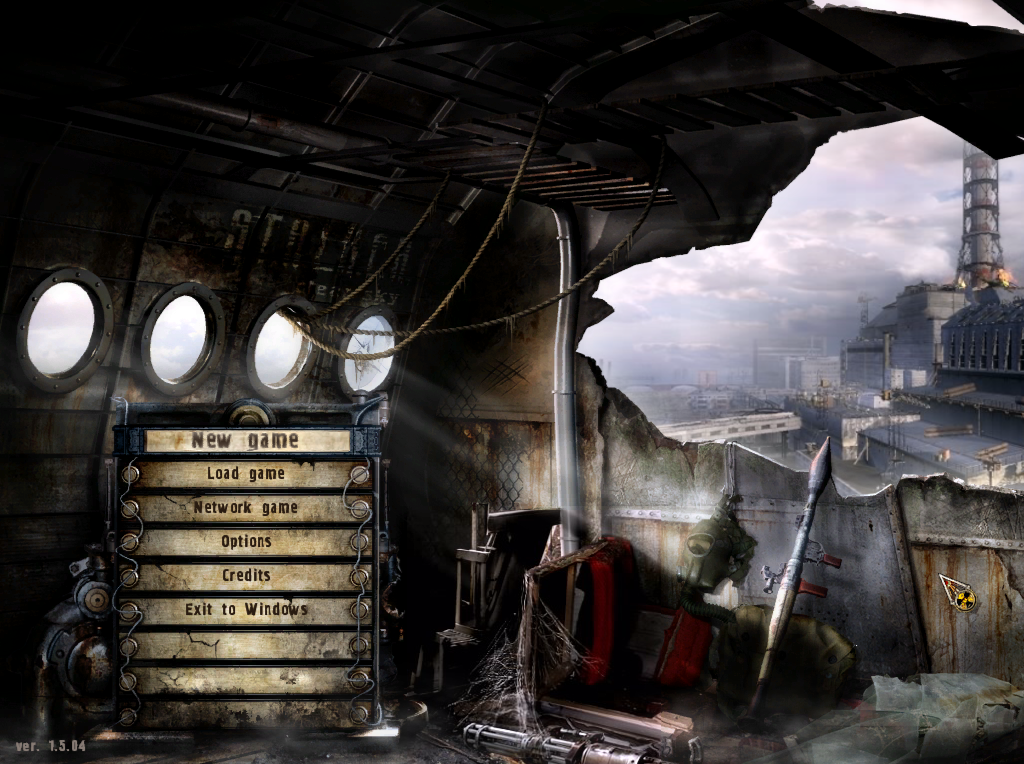The height and width of the screenshot is (764, 1024).
Task: Open the Load game menu
Action: coord(246,474)
